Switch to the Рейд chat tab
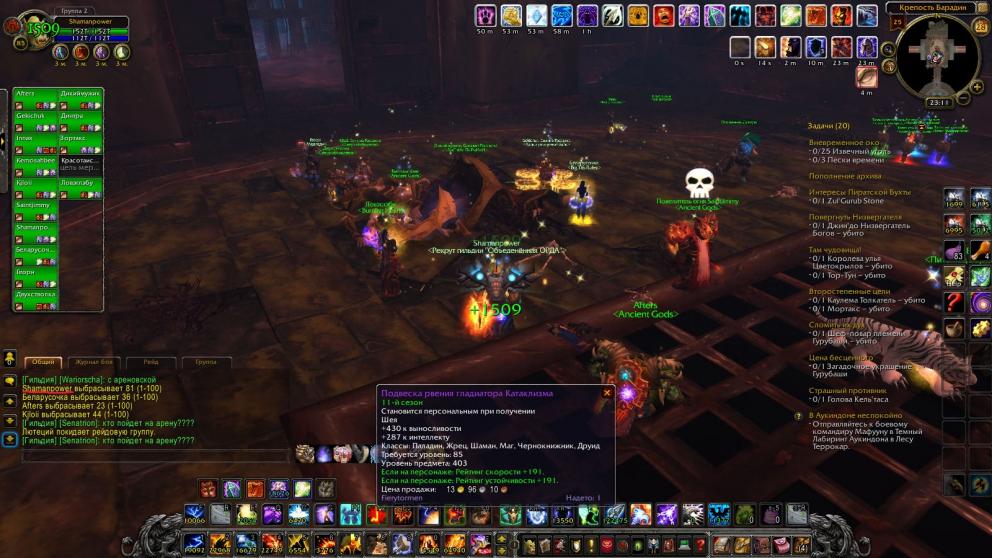 (x=150, y=362)
